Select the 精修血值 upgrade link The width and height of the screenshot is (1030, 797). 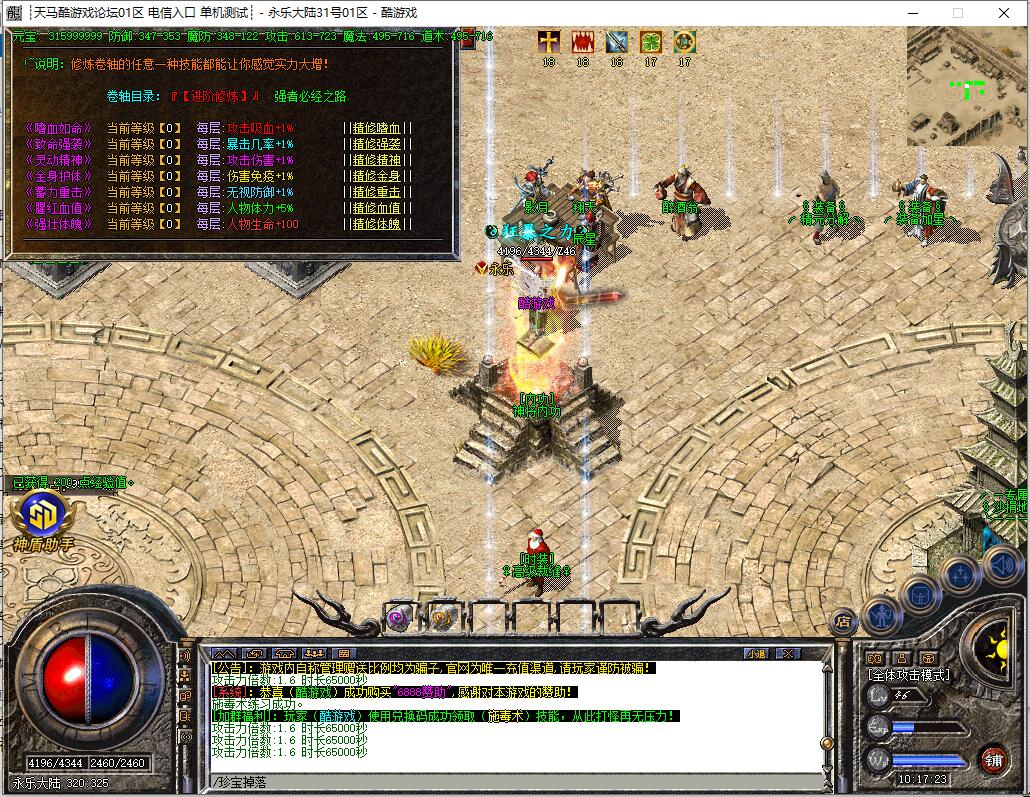click(x=376, y=208)
